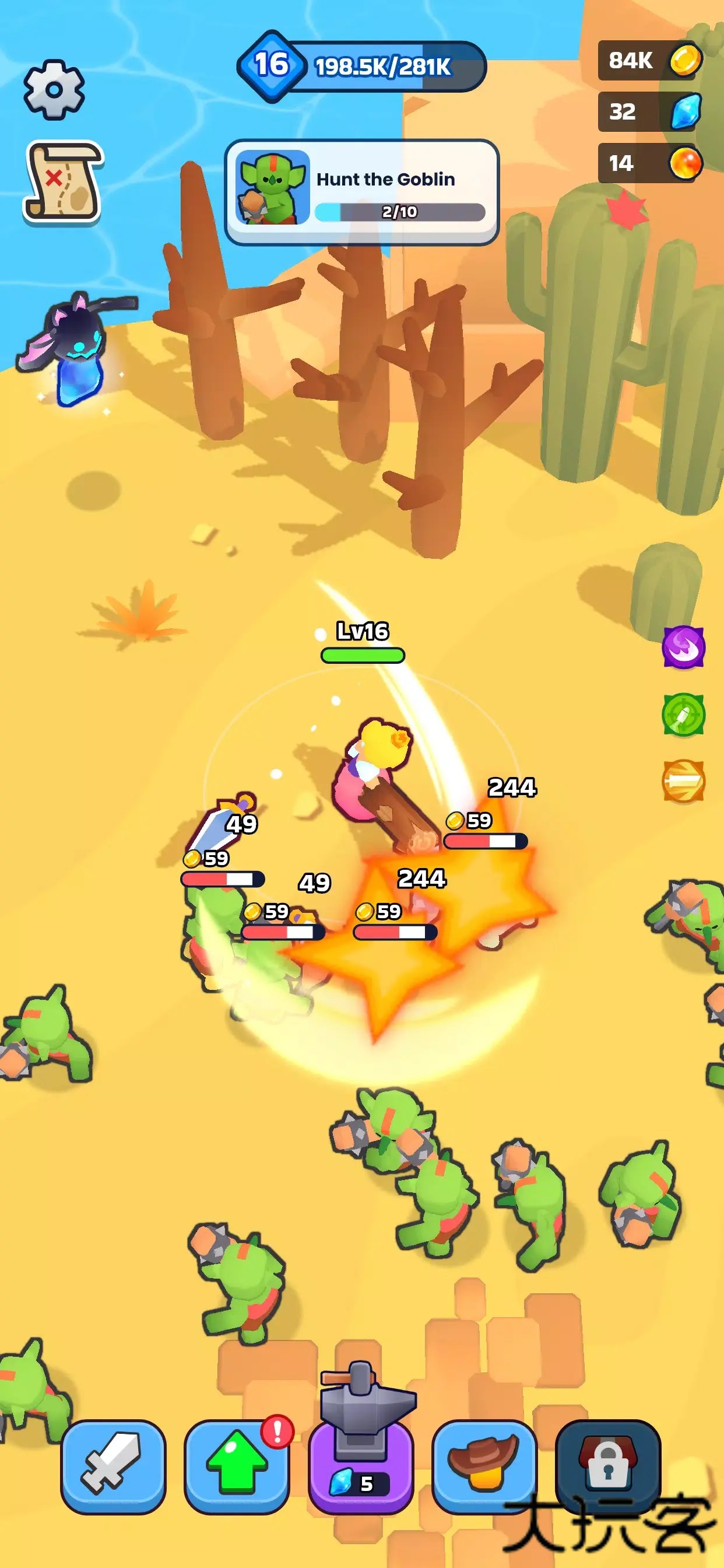Open the treasure map scroll
Image resolution: width=724 pixels, height=1568 pixels.
click(64, 181)
